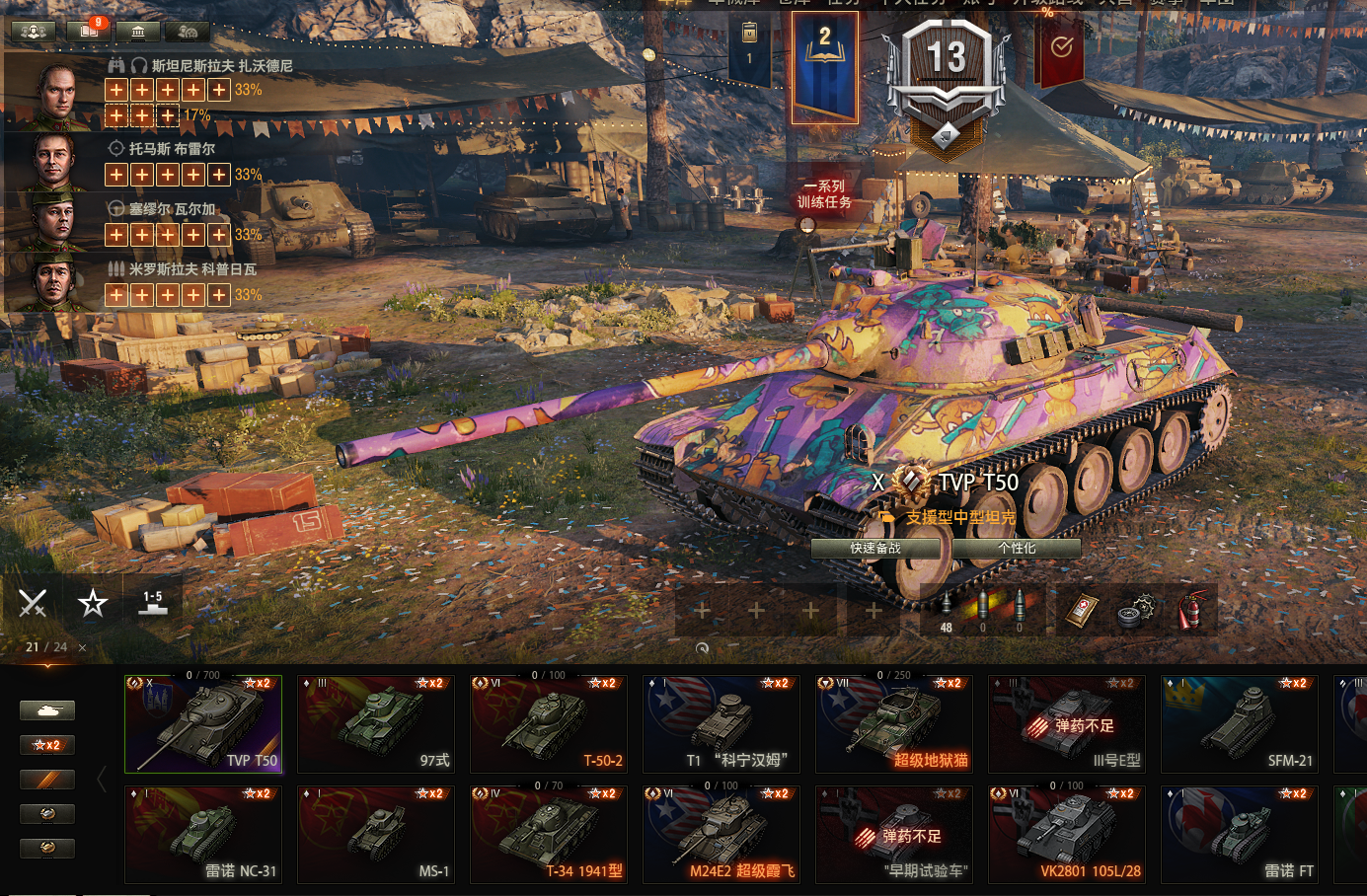Select the 97式 tank in the carousel

(x=376, y=724)
